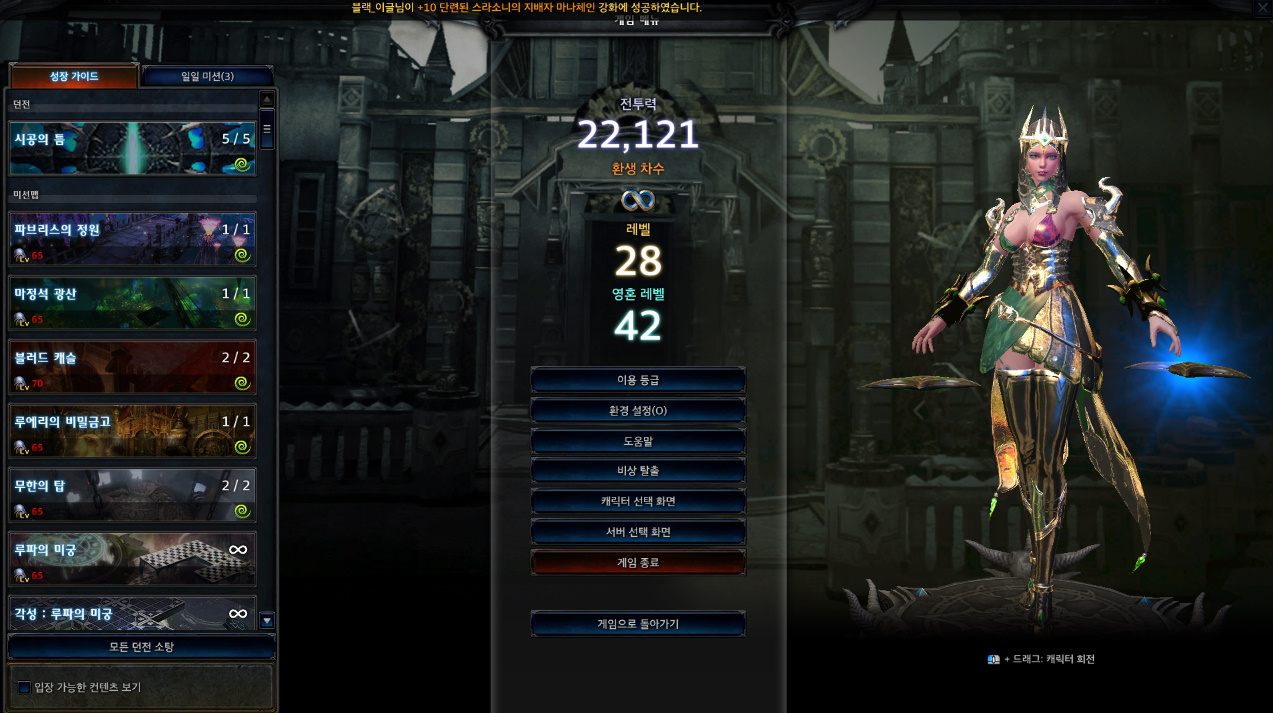The image size is (1273, 713).
Task: Select the 루파의 미궁 entry
Action: [x=132, y=560]
